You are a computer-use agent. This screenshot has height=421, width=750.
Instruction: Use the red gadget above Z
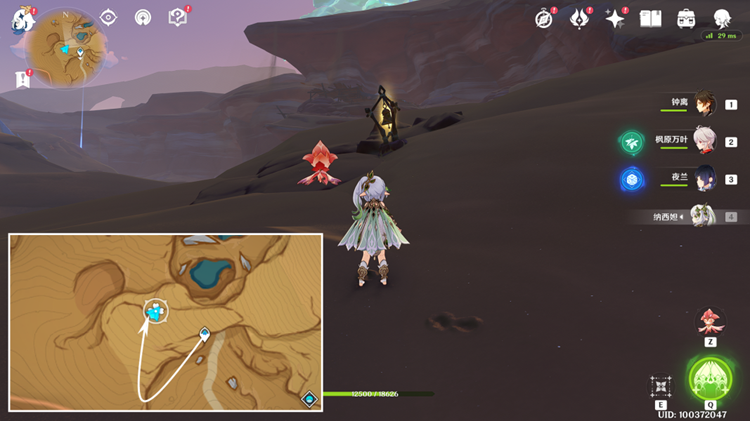coord(710,321)
